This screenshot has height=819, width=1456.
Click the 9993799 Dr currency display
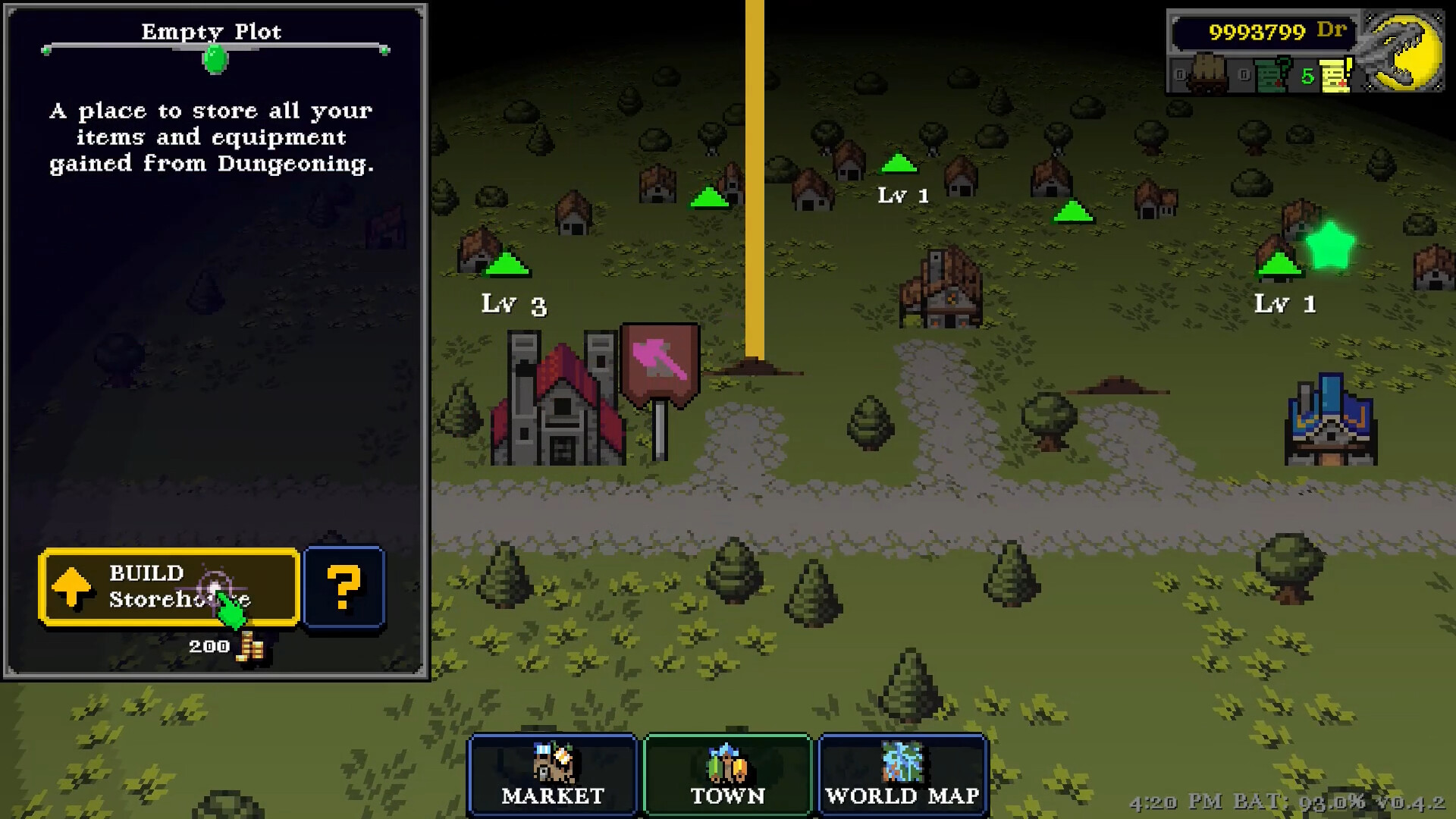click(1263, 30)
